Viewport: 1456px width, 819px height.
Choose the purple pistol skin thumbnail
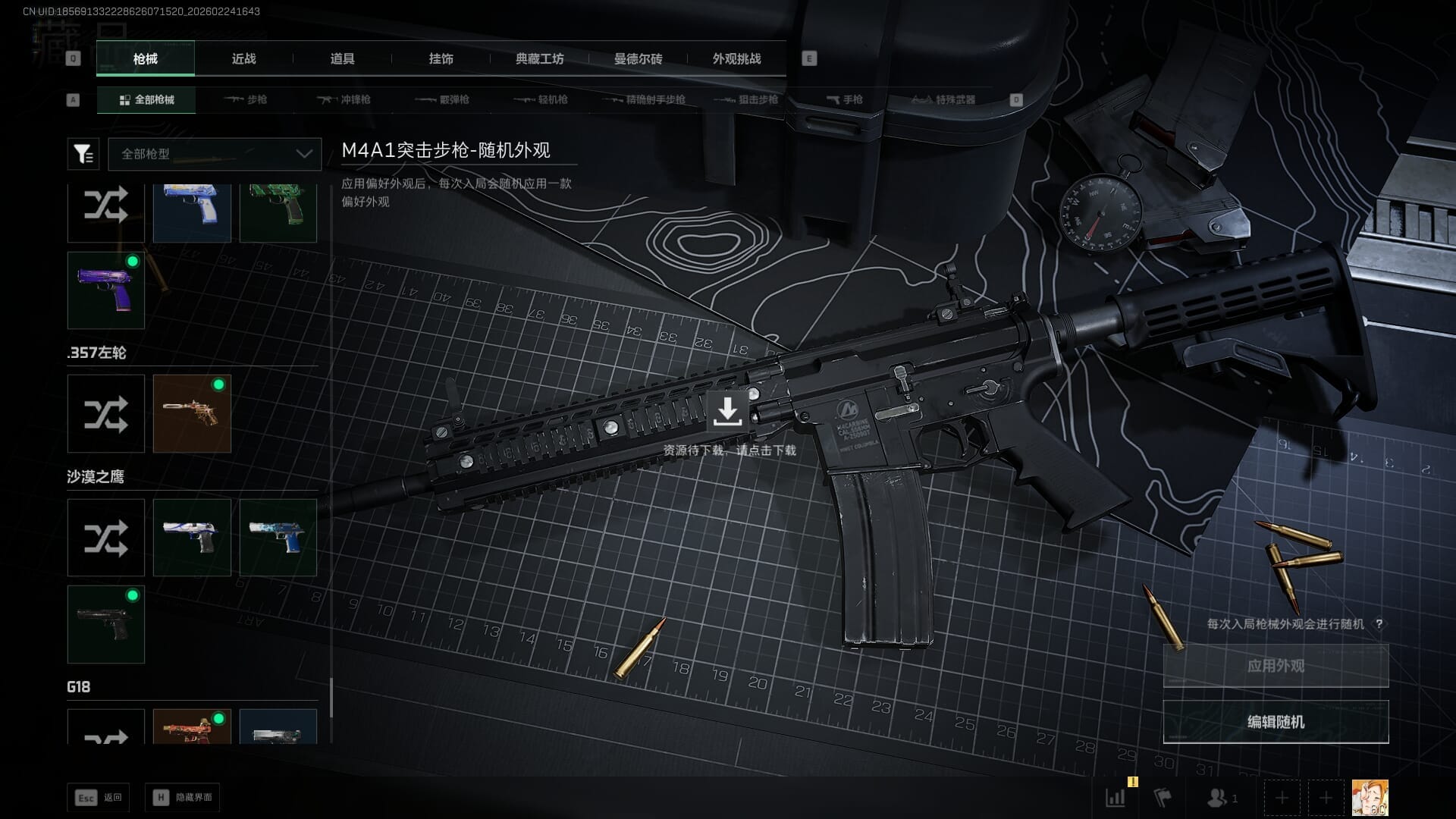pos(105,290)
